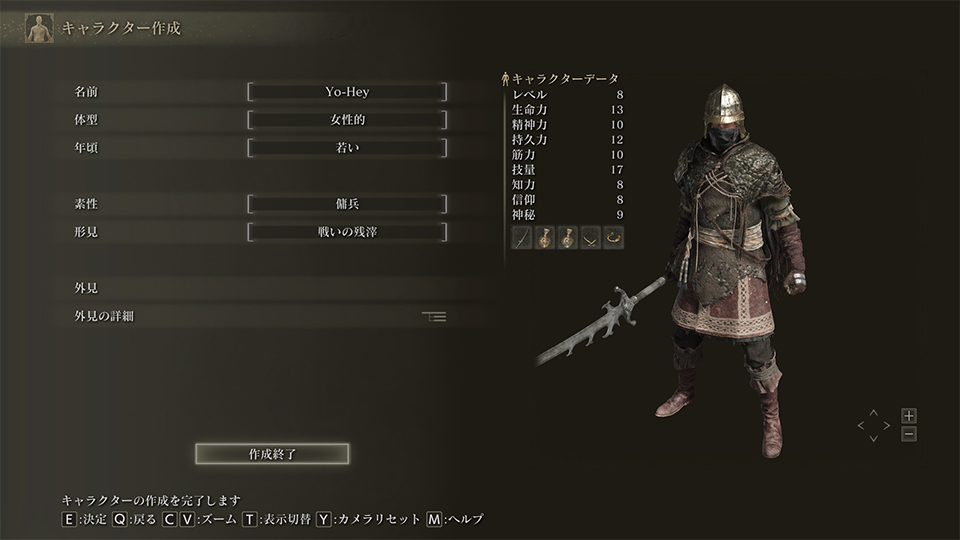This screenshot has width=960, height=540.
Task: Open the 外見の詳細 detailed appearance menu
Action: tap(260, 316)
